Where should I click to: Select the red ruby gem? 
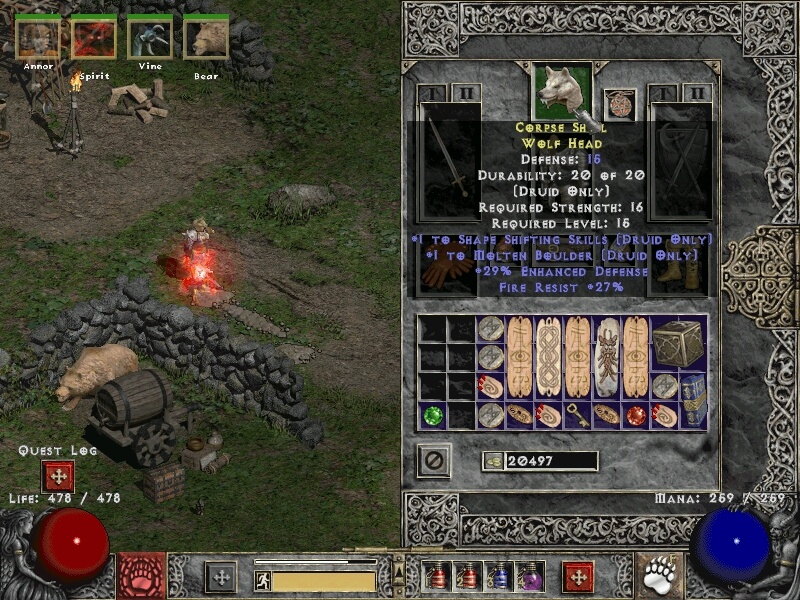pyautogui.click(x=635, y=414)
